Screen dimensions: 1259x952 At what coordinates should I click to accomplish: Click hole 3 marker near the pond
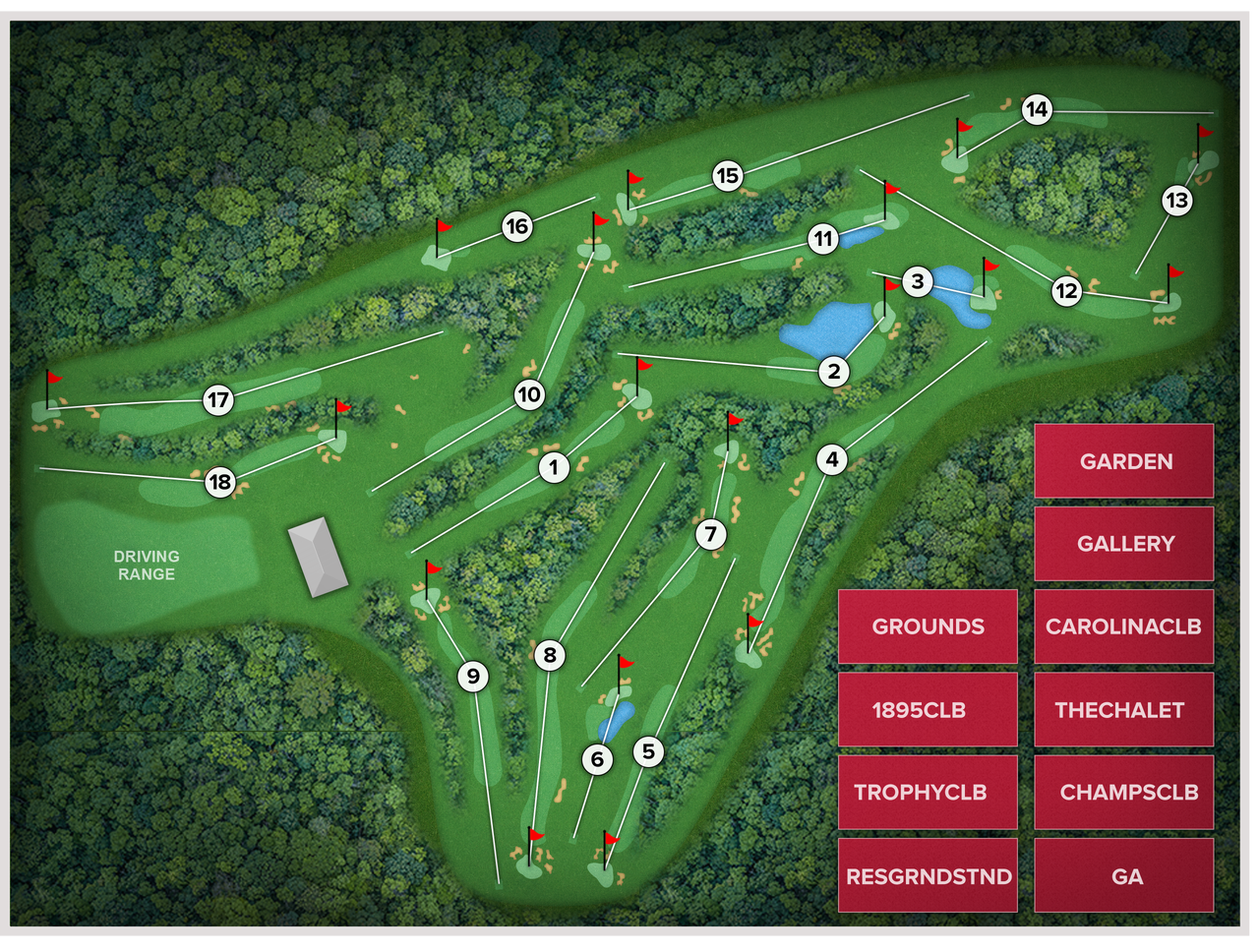[918, 281]
